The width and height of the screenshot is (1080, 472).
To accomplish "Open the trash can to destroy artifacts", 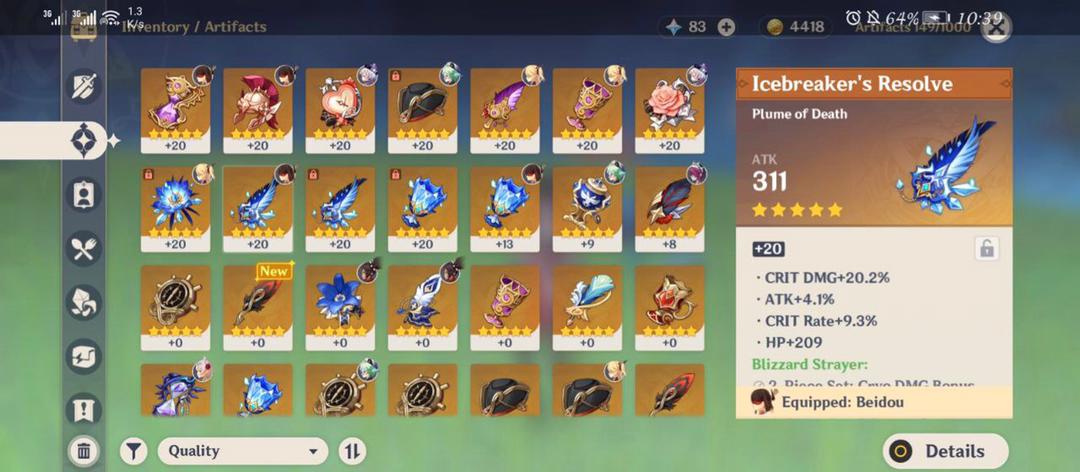I will point(84,451).
